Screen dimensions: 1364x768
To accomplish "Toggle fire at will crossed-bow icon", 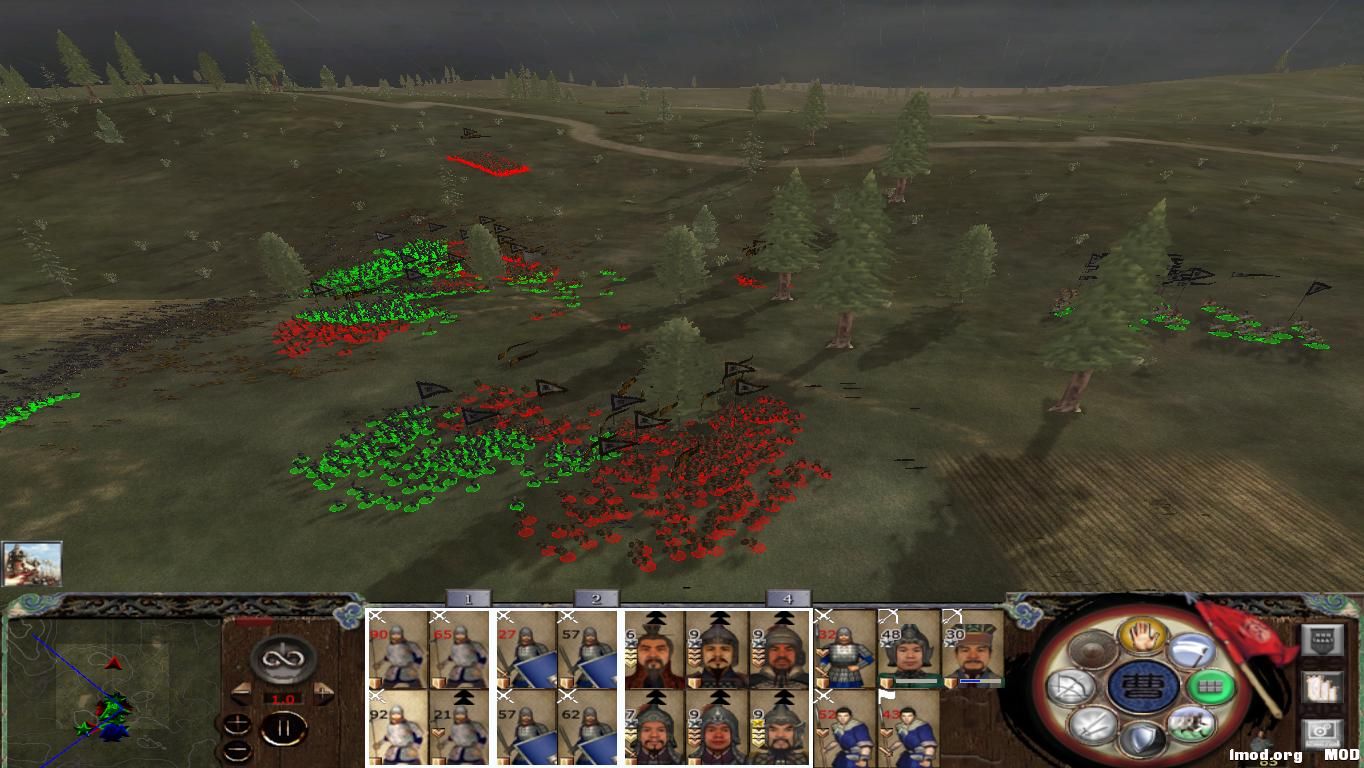I will (x=1073, y=686).
